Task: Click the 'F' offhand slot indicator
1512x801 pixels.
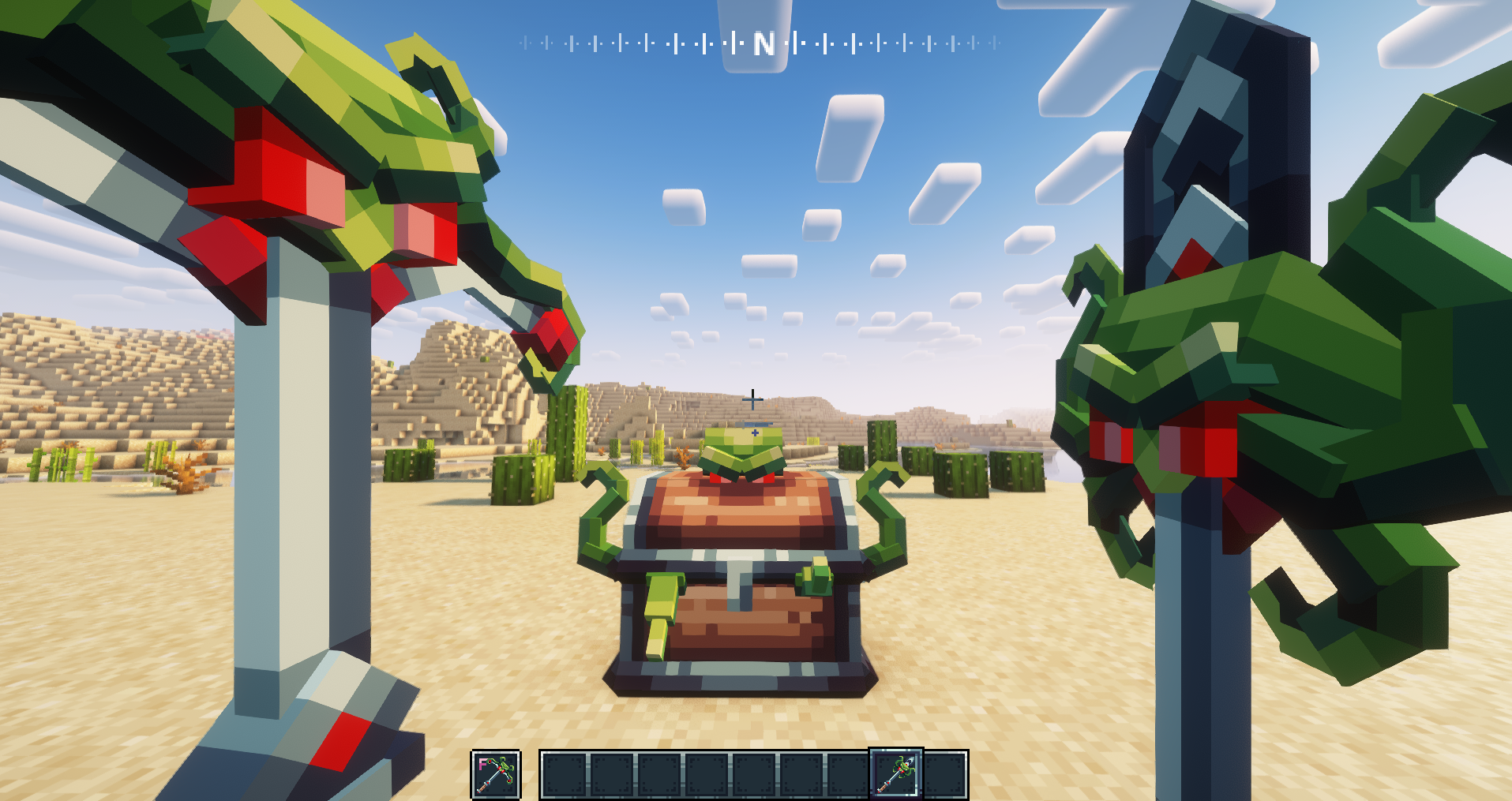Action: [484, 765]
